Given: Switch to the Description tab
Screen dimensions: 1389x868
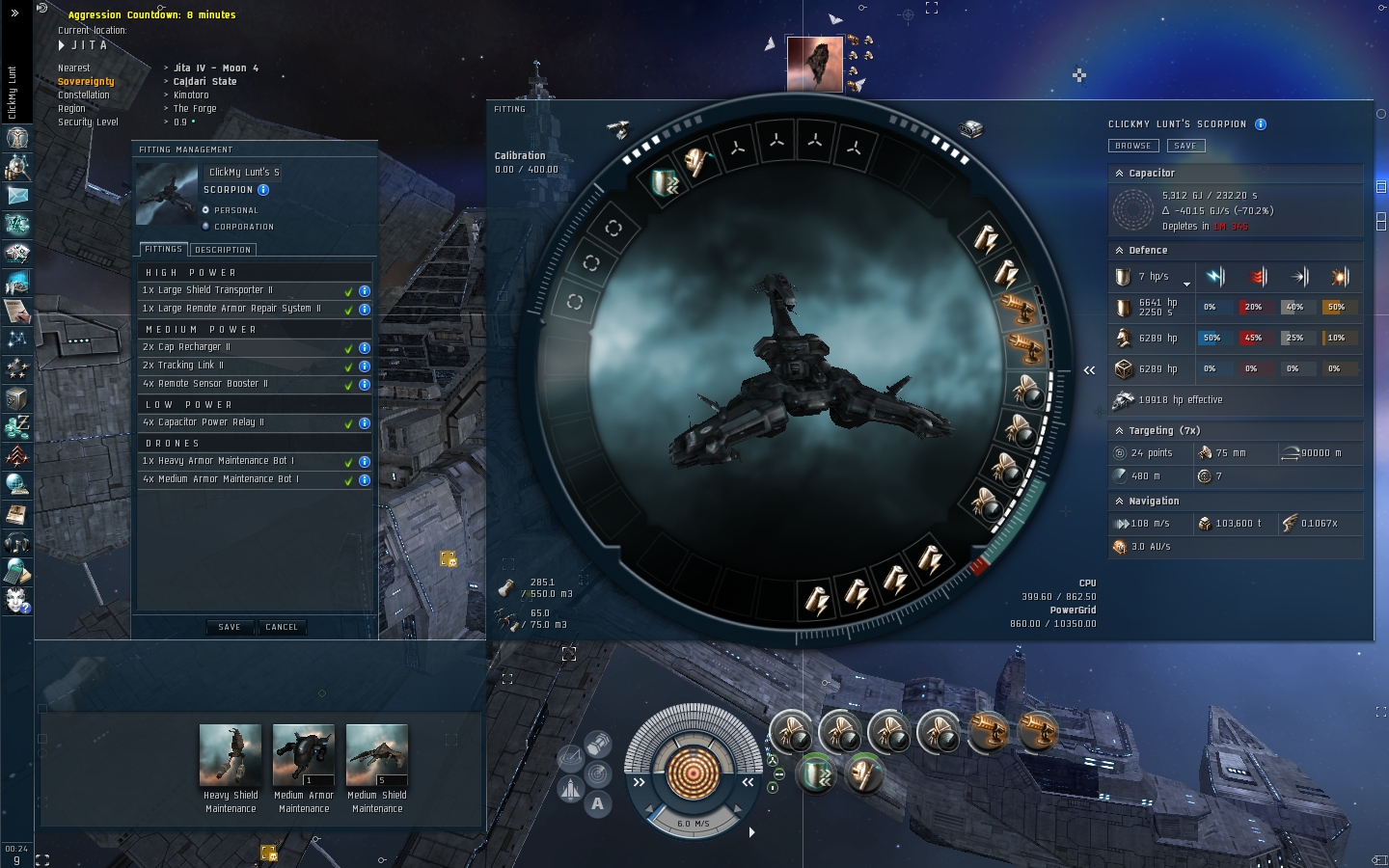Looking at the screenshot, I should (x=223, y=250).
